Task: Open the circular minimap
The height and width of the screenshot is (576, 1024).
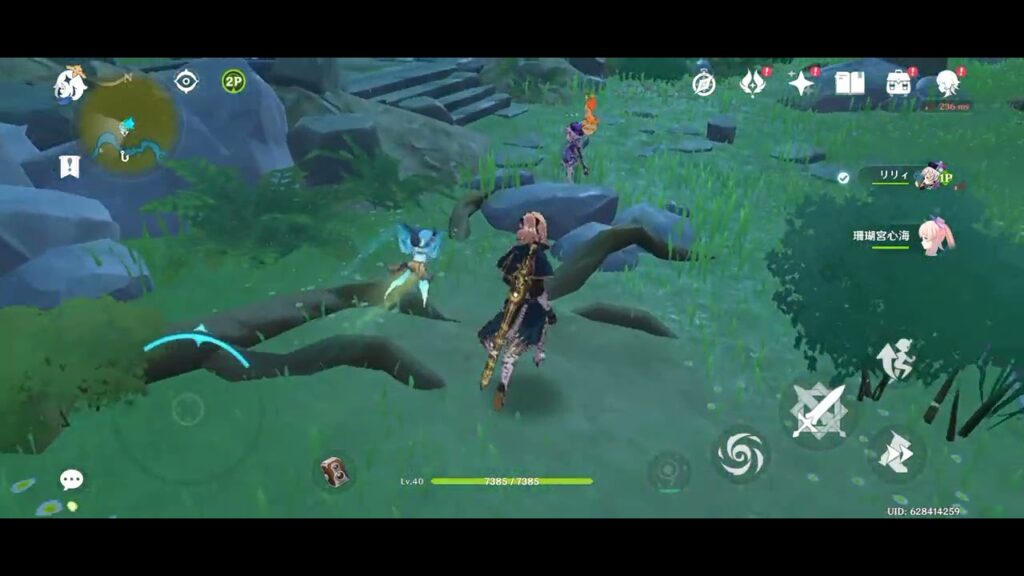Action: [129, 125]
